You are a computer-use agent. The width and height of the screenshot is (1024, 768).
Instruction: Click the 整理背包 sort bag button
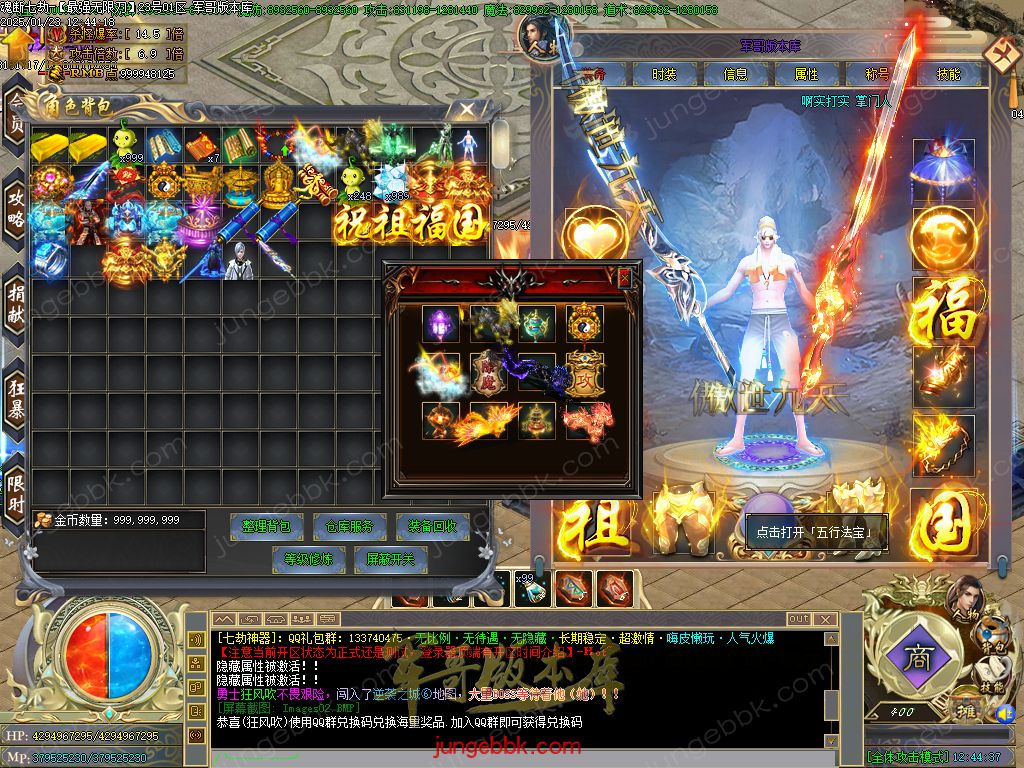tap(267, 526)
